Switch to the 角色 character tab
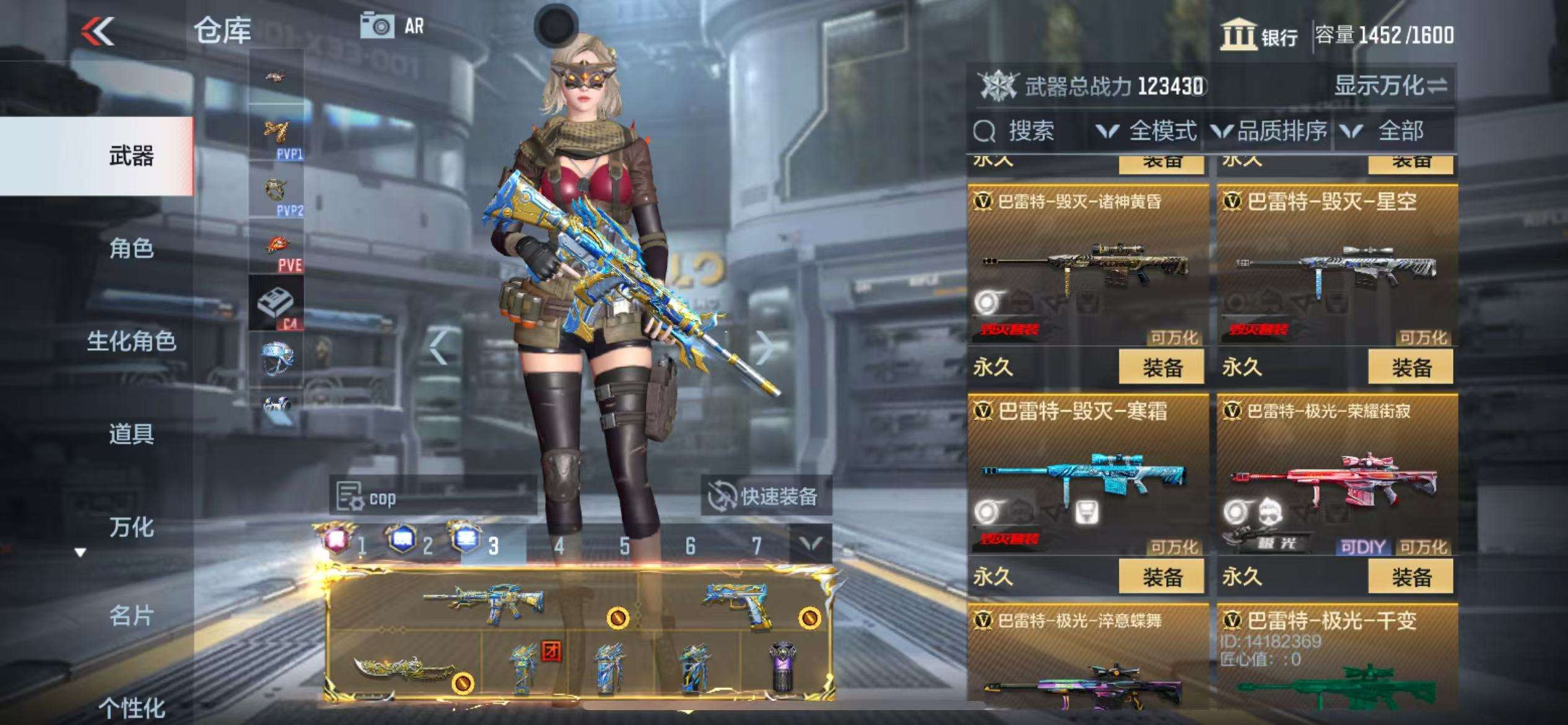This screenshot has height=725, width=1568. (x=131, y=248)
